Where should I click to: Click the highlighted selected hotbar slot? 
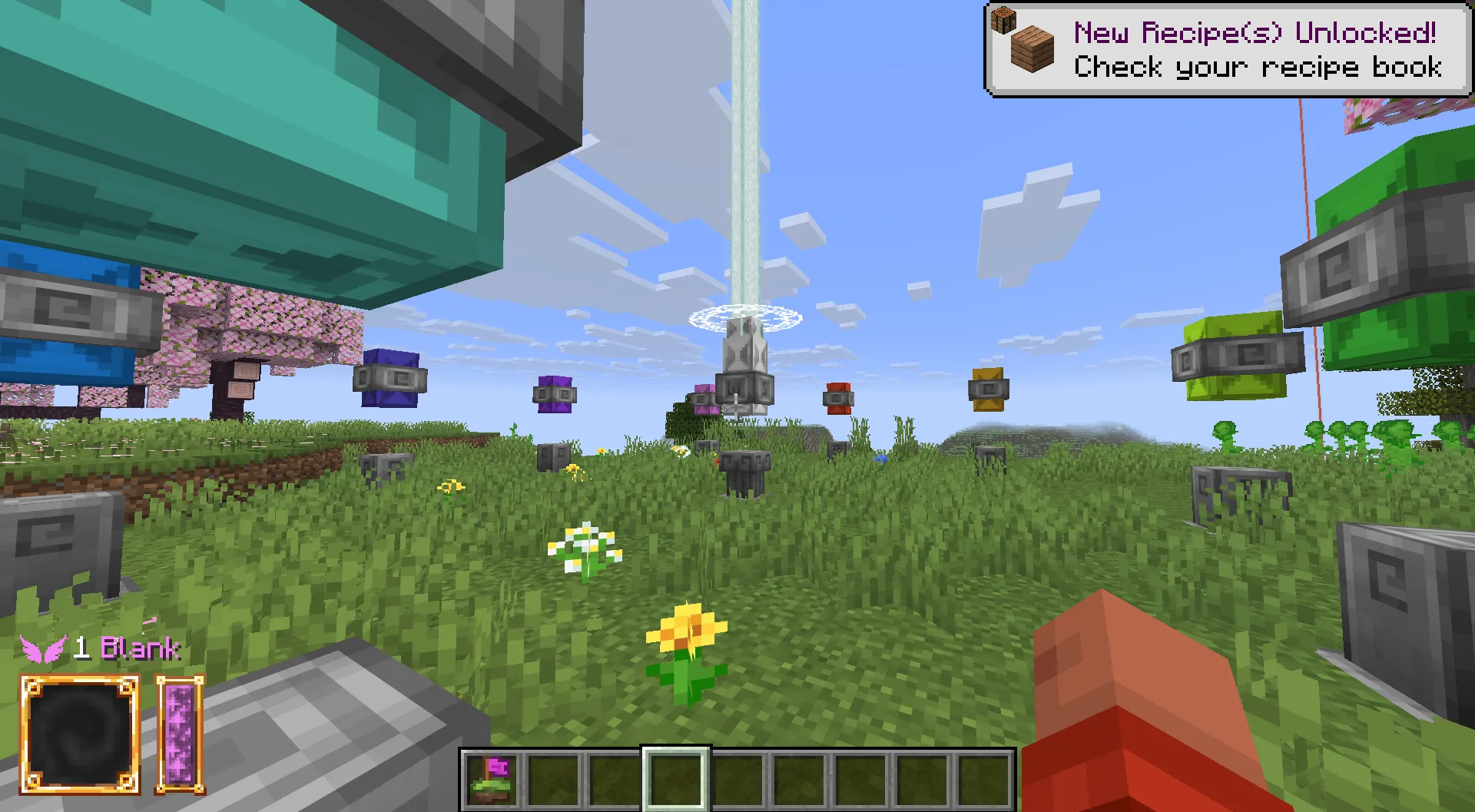(675, 779)
